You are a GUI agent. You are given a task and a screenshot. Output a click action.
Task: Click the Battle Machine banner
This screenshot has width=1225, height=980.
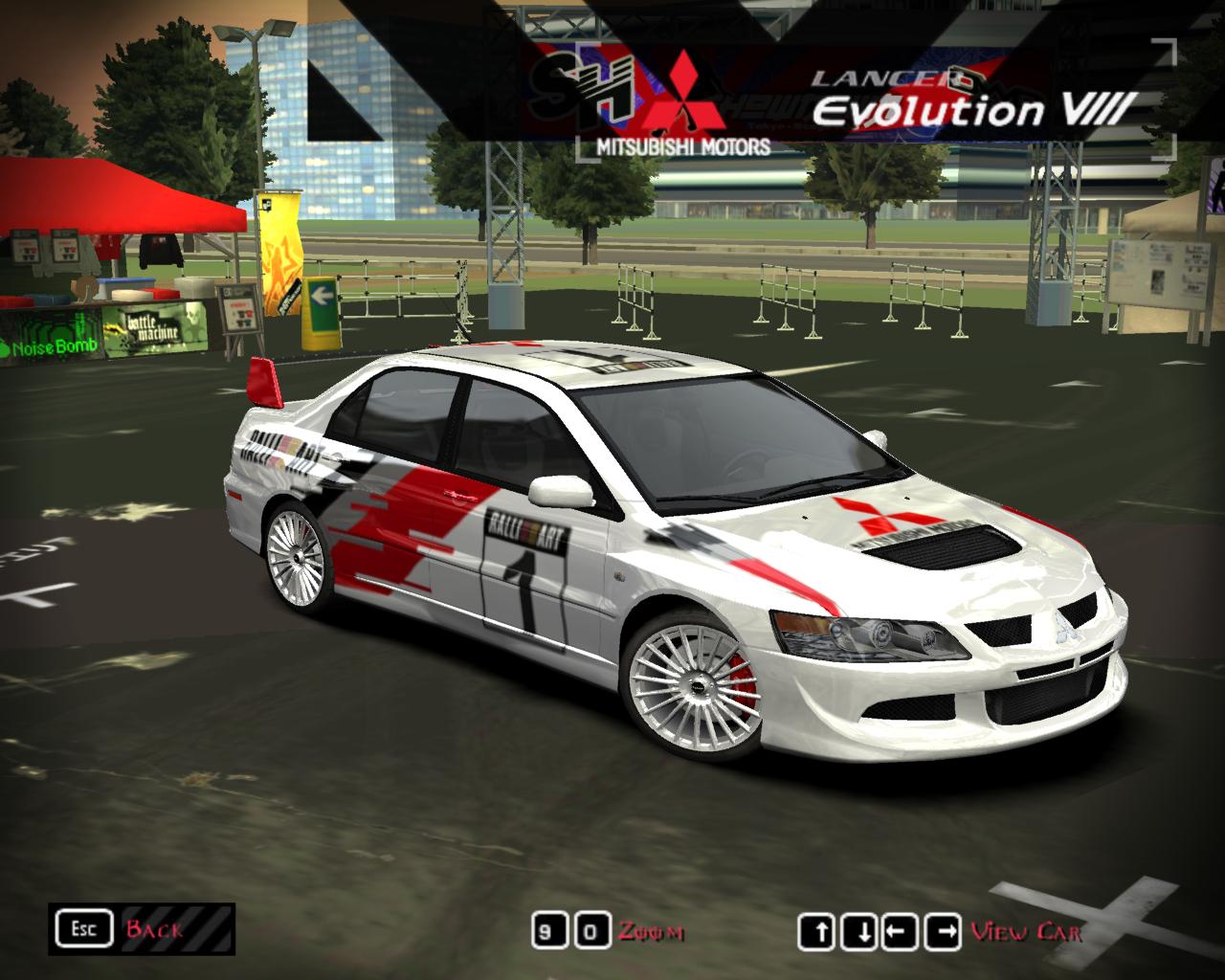pos(158,325)
